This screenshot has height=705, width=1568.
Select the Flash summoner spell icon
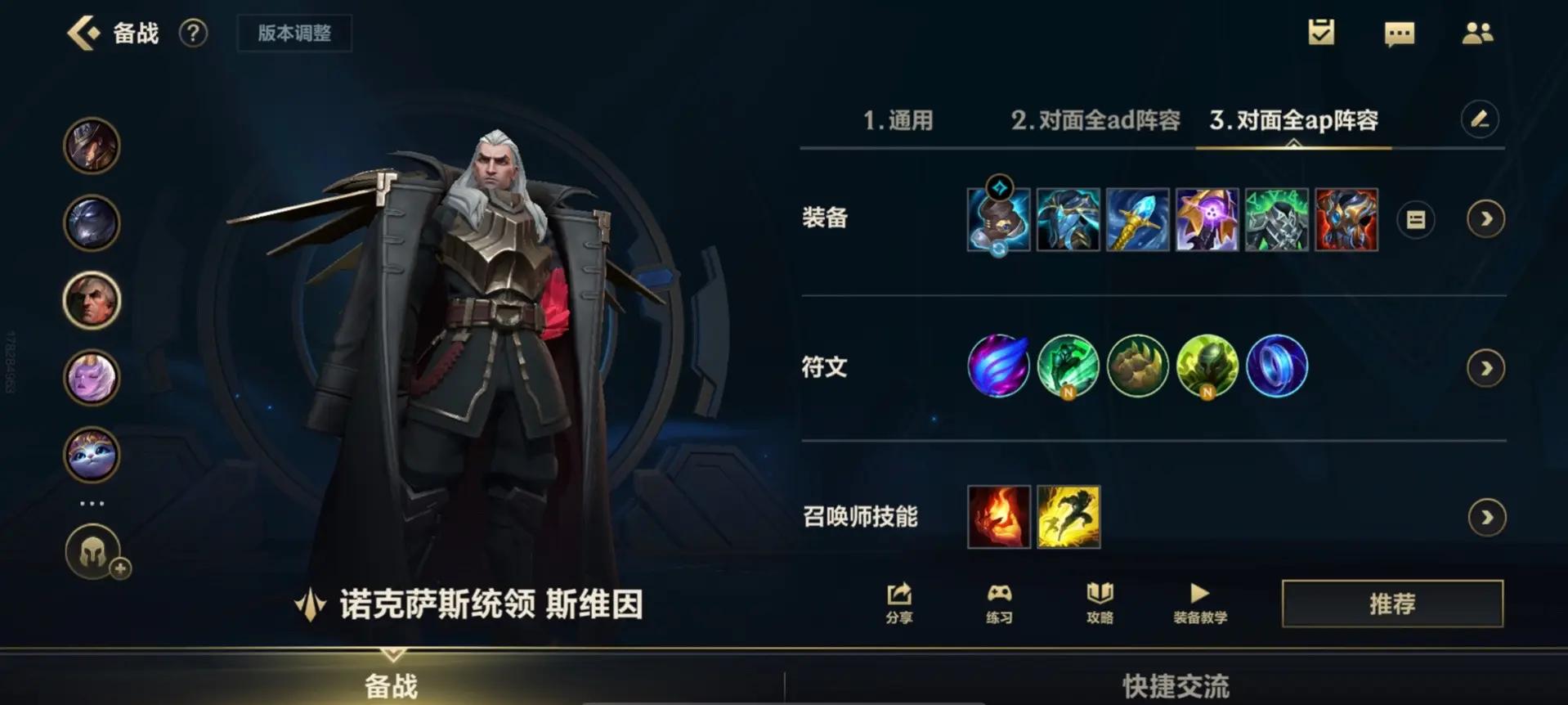pyautogui.click(x=1068, y=517)
